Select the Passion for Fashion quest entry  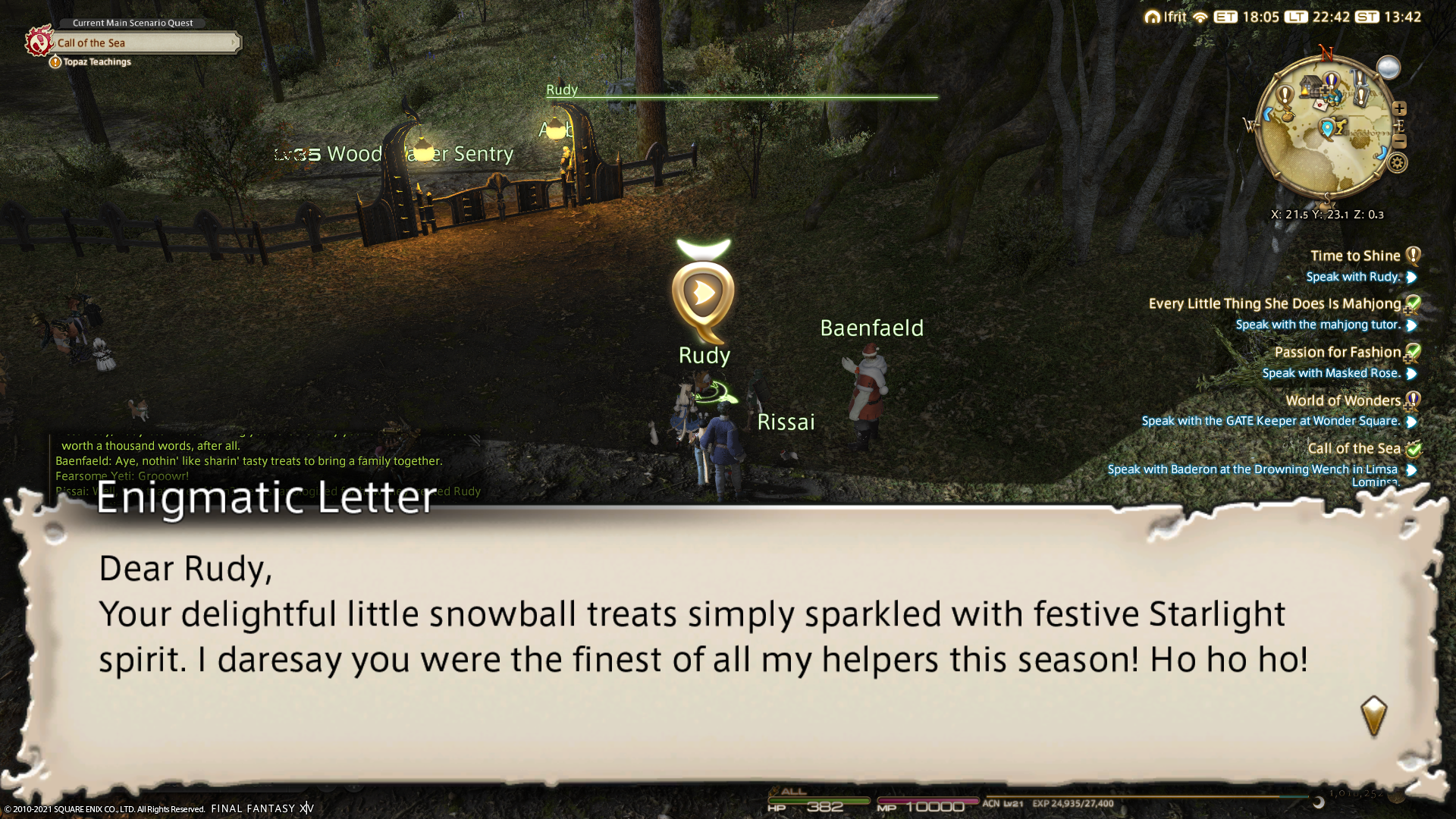1337,352
